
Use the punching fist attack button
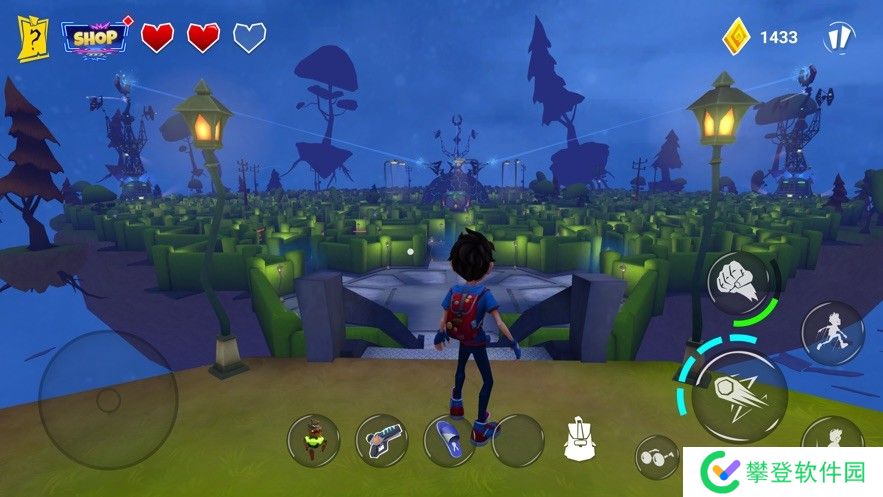(740, 282)
